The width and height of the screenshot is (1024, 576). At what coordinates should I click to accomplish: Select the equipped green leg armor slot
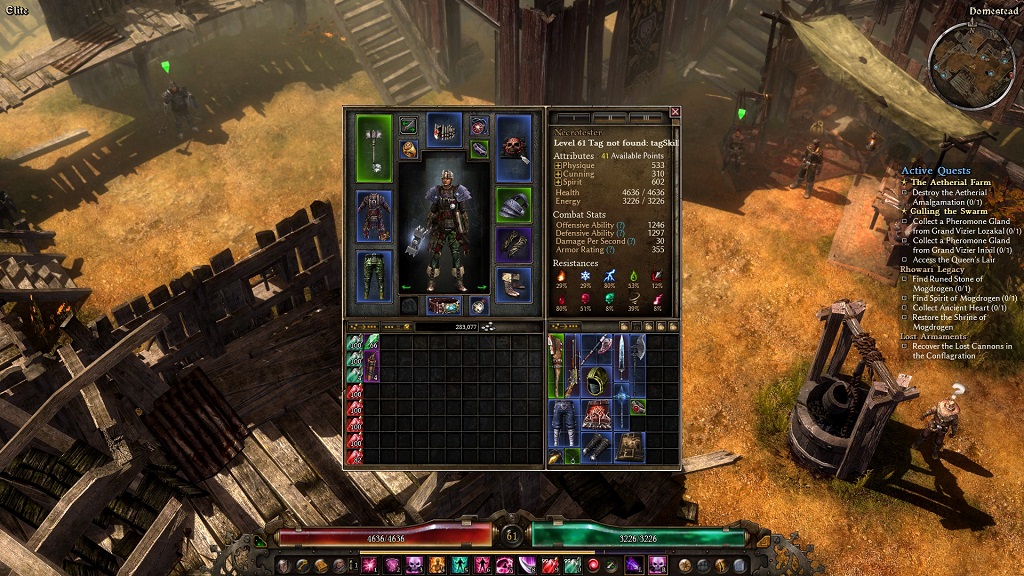tap(374, 276)
